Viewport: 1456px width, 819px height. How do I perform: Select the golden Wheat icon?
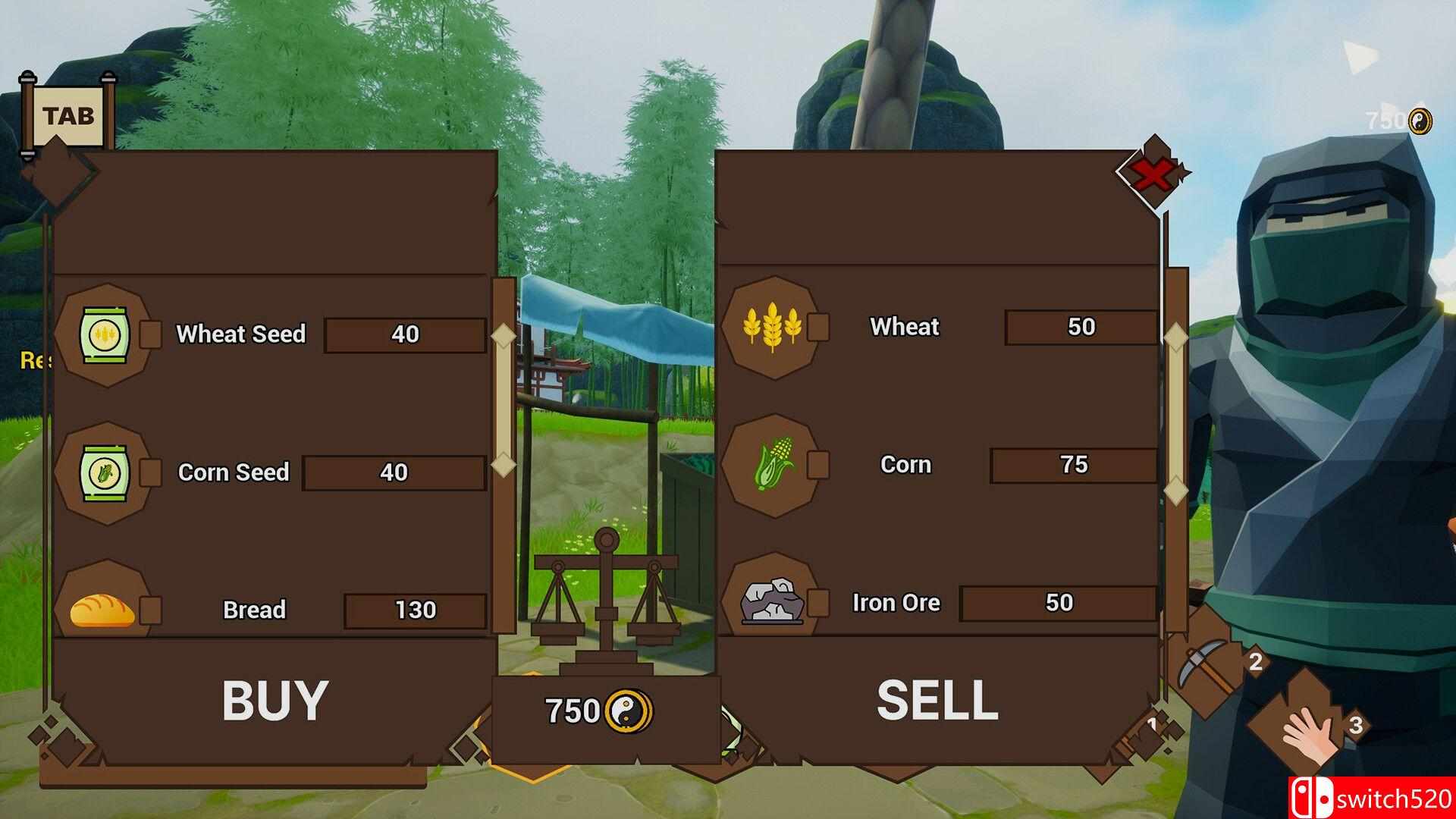coord(771,327)
